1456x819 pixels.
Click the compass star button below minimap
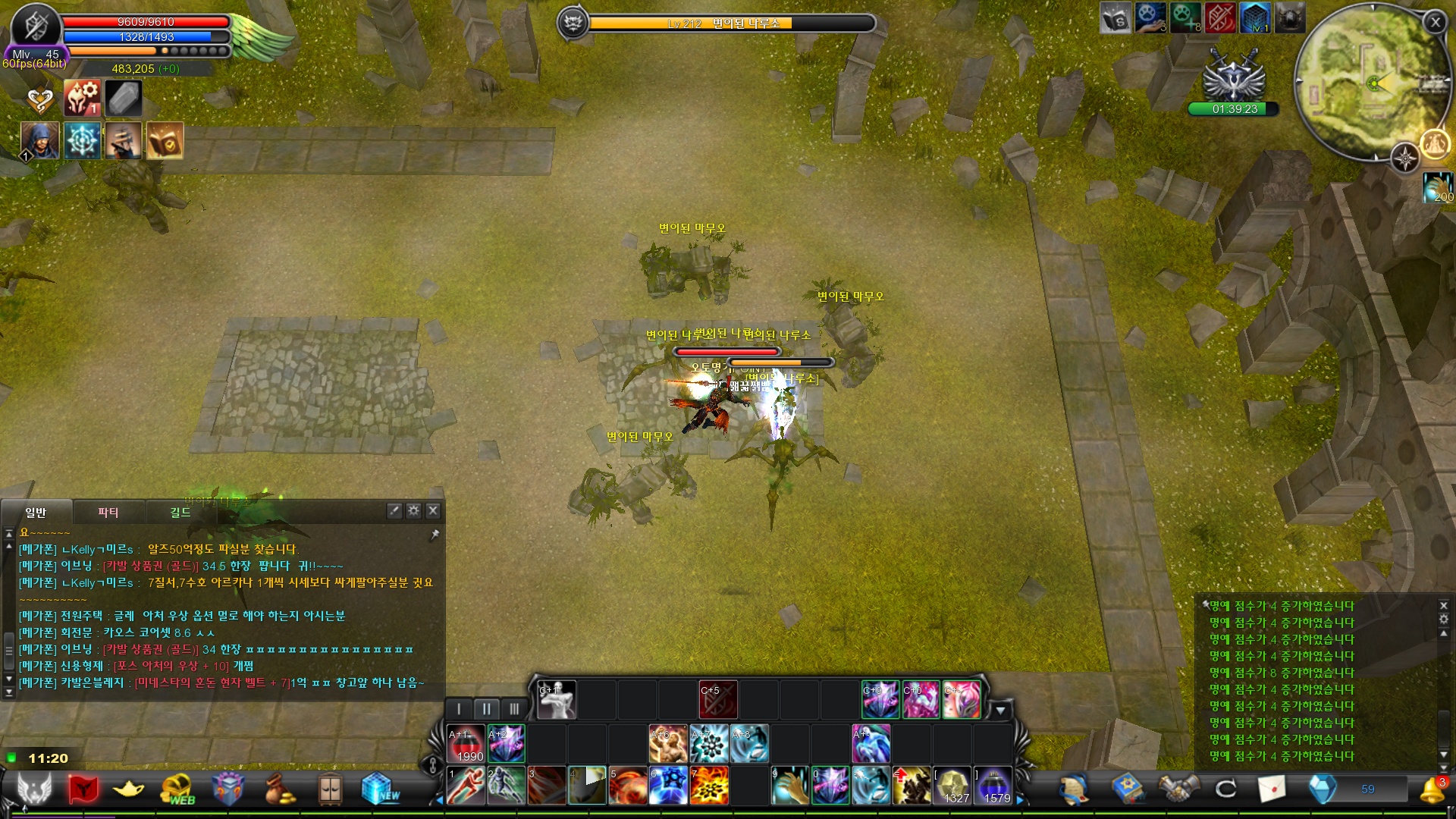(x=1405, y=158)
